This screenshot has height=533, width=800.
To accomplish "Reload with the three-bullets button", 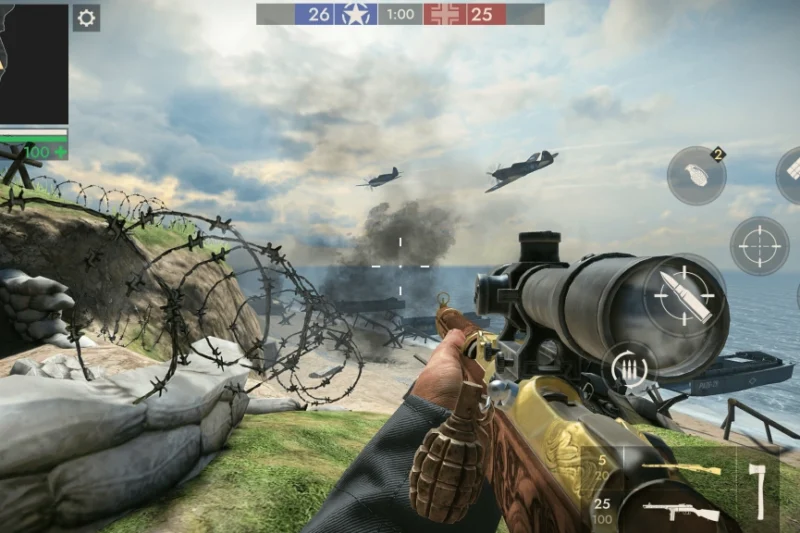I will pyautogui.click(x=629, y=368).
